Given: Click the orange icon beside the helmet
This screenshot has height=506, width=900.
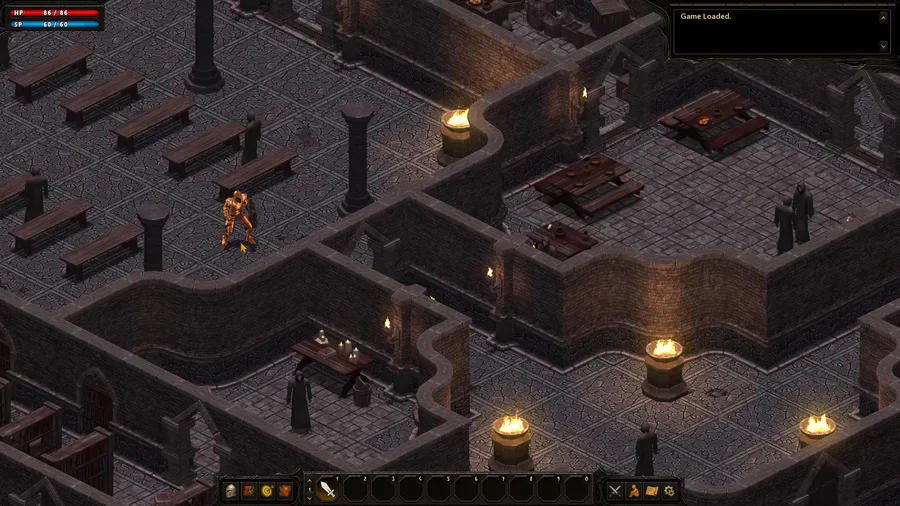Looking at the screenshot, I should tap(249, 490).
